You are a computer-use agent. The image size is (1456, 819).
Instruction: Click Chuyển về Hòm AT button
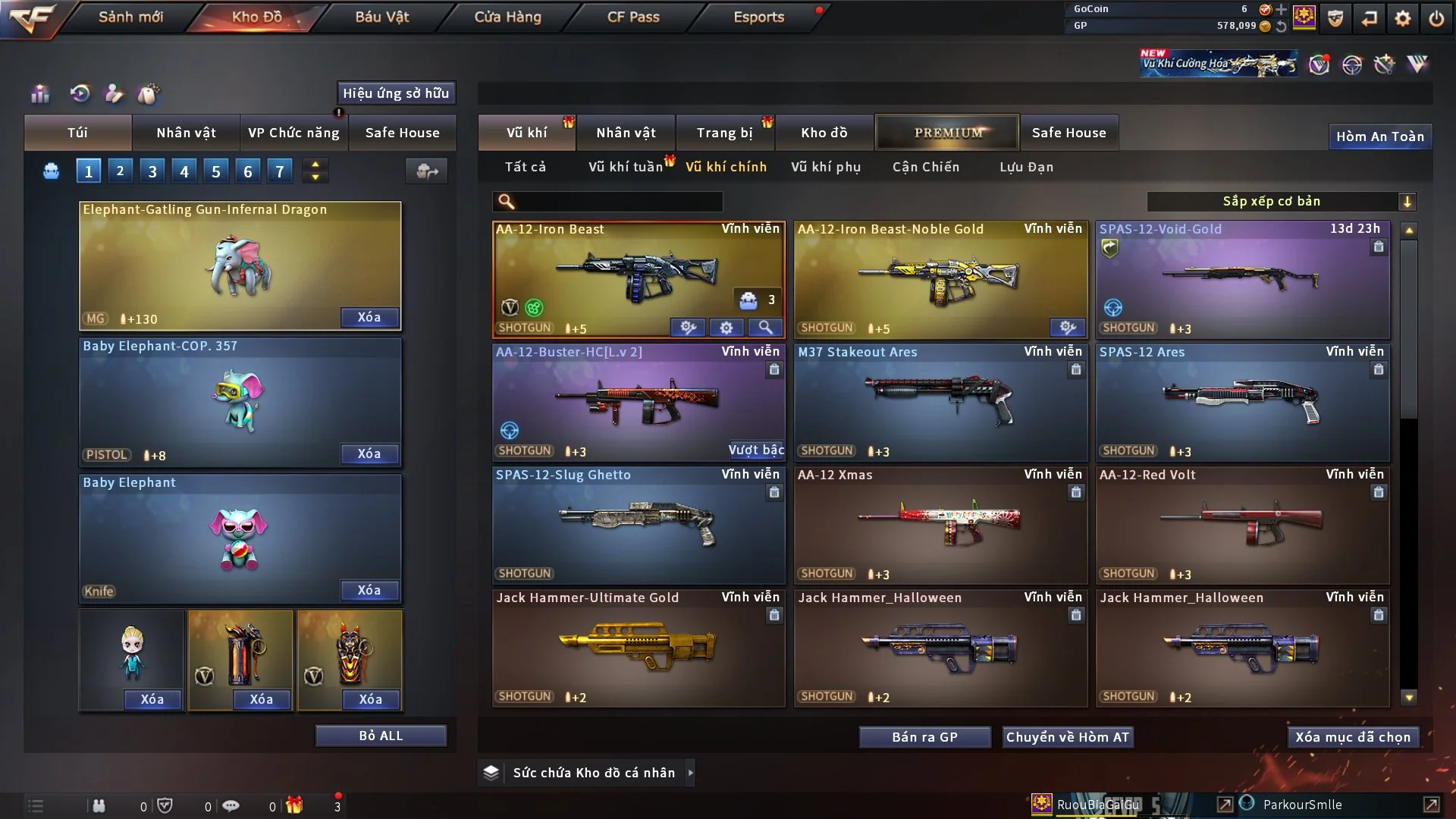click(x=1067, y=737)
